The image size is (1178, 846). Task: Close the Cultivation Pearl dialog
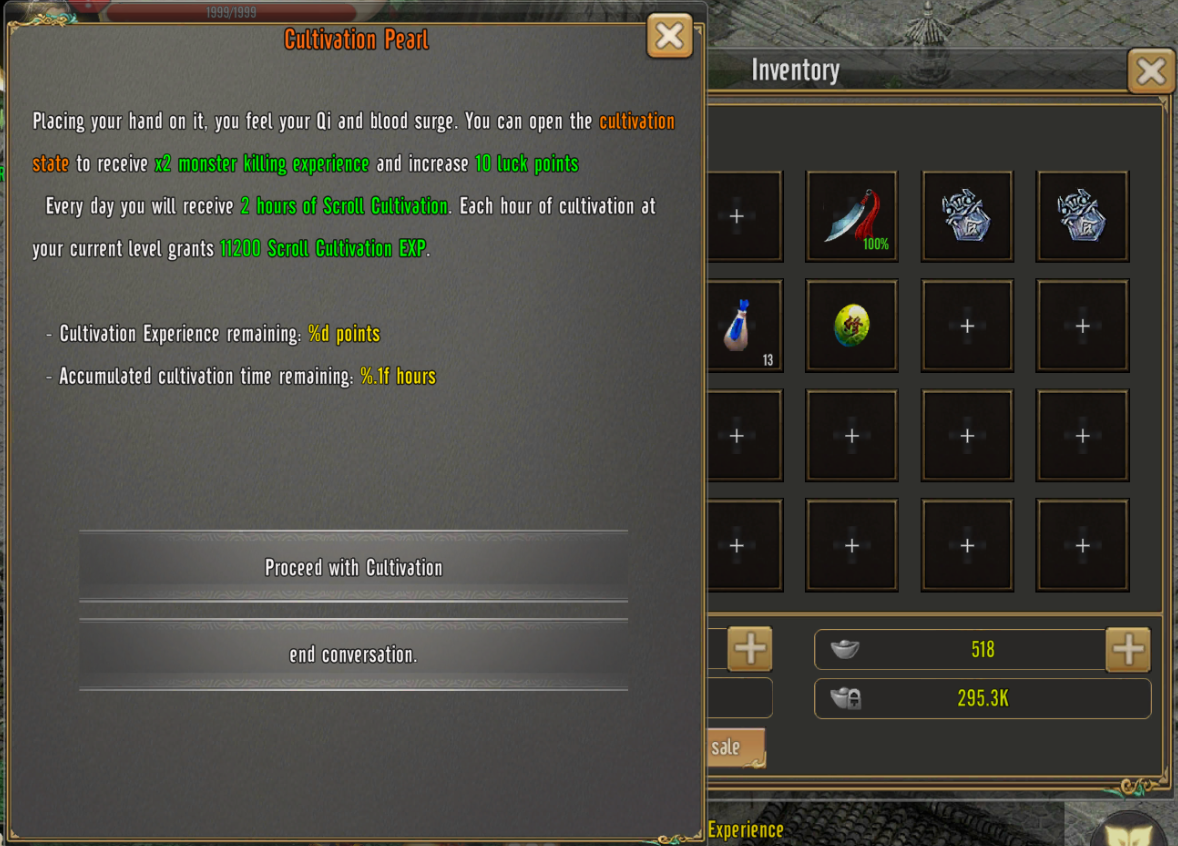(669, 37)
